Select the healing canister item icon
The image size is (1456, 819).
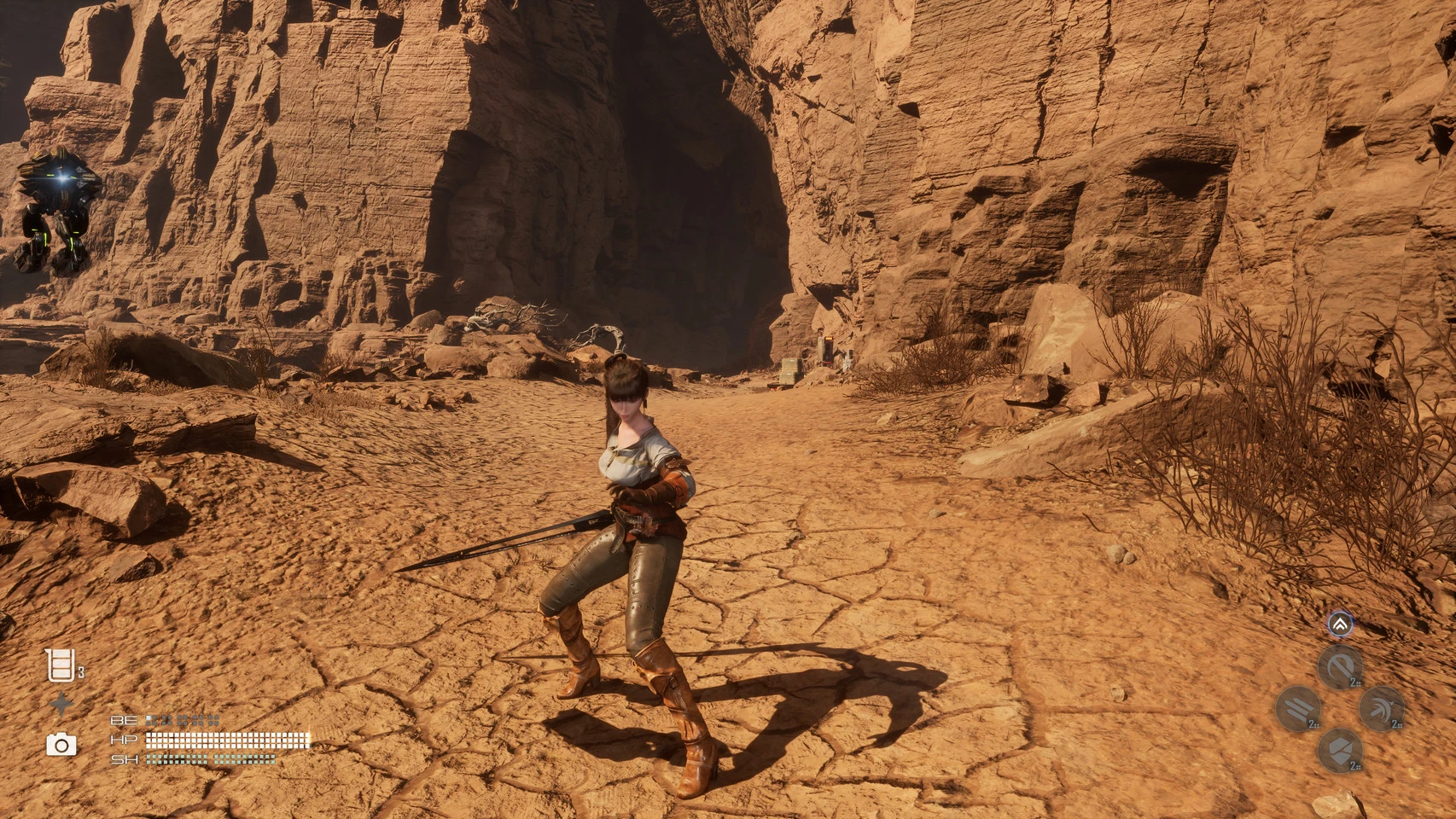click(x=60, y=665)
